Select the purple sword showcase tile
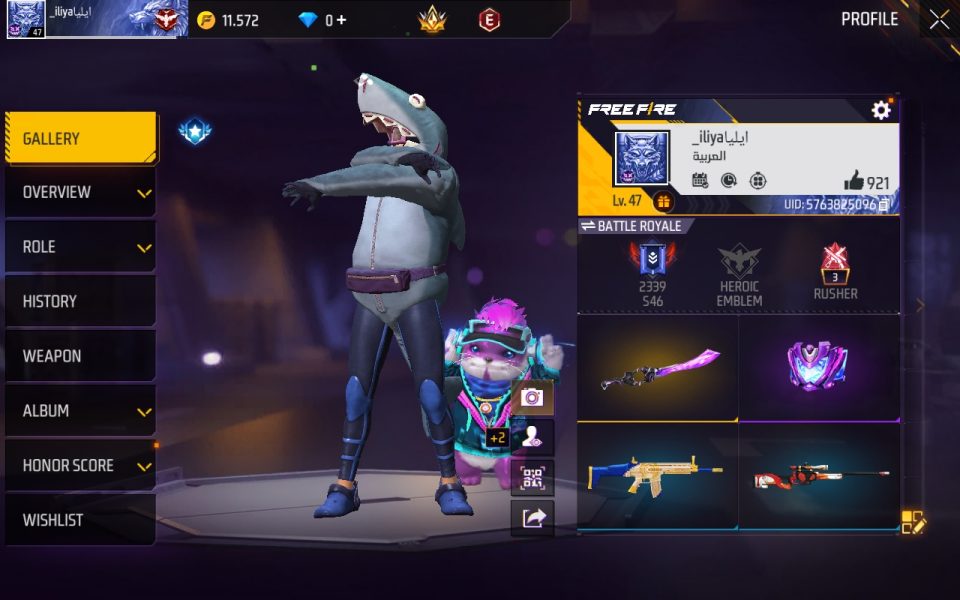Viewport: 960px width, 600px height. (x=658, y=368)
